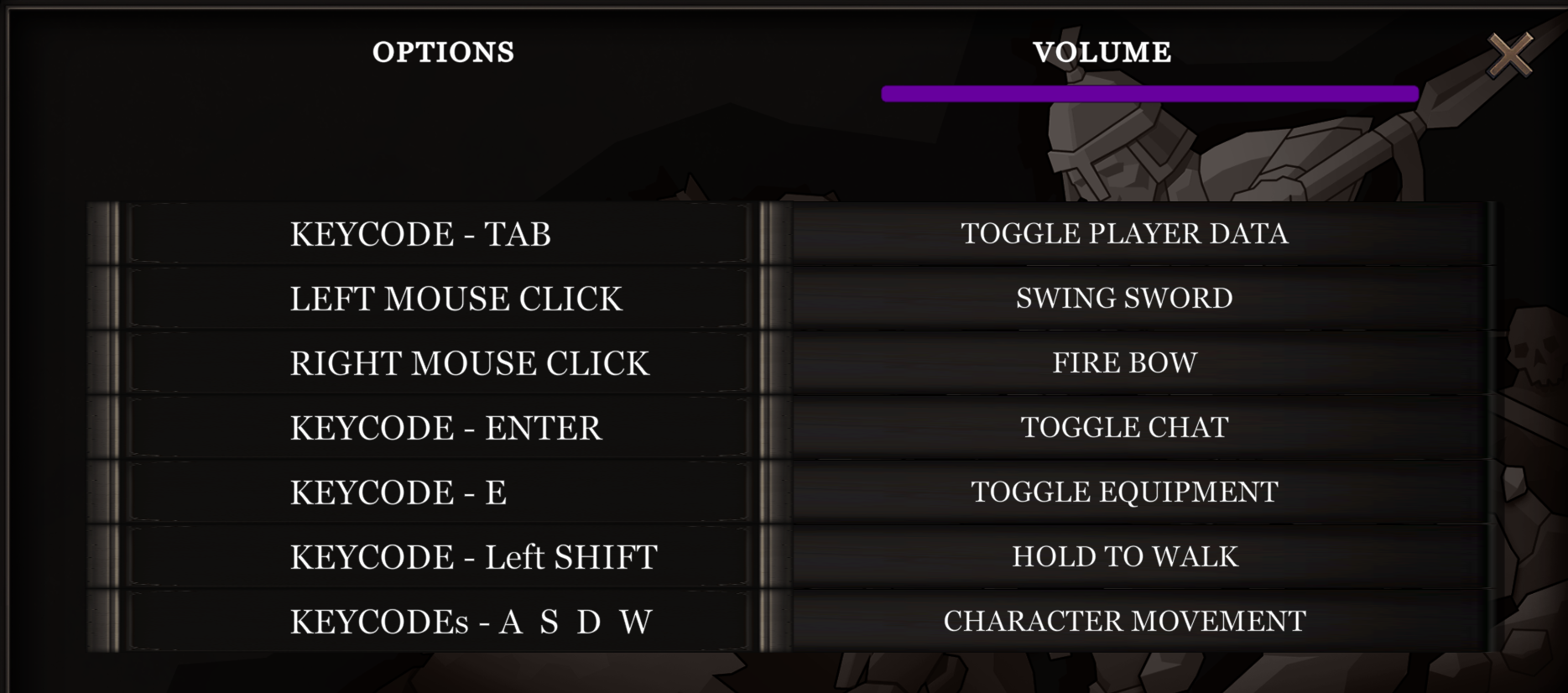
Task: Adjust the purple volume slider
Action: coord(1149,94)
